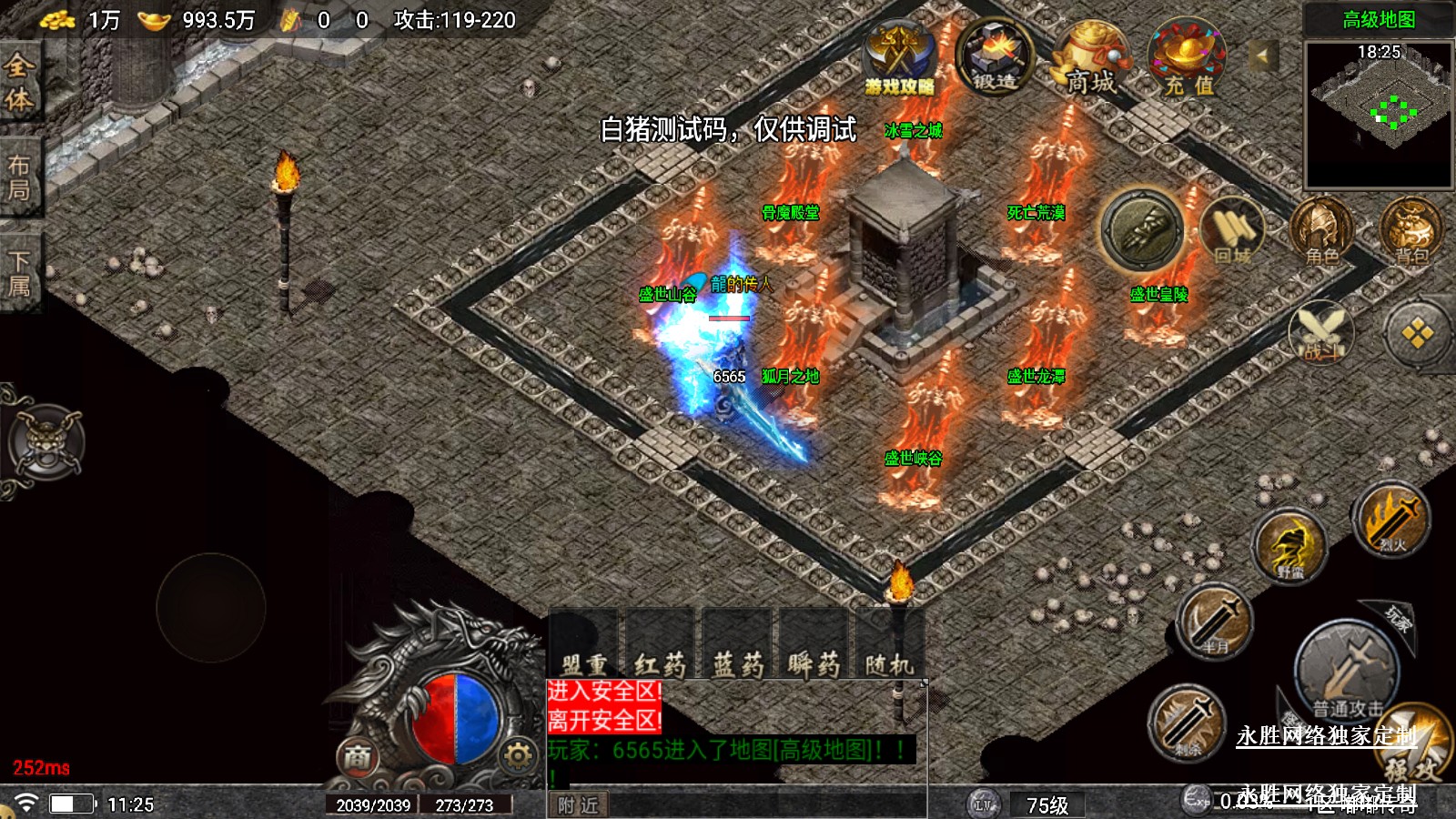Collapse the top icon row arrow

[1262, 57]
